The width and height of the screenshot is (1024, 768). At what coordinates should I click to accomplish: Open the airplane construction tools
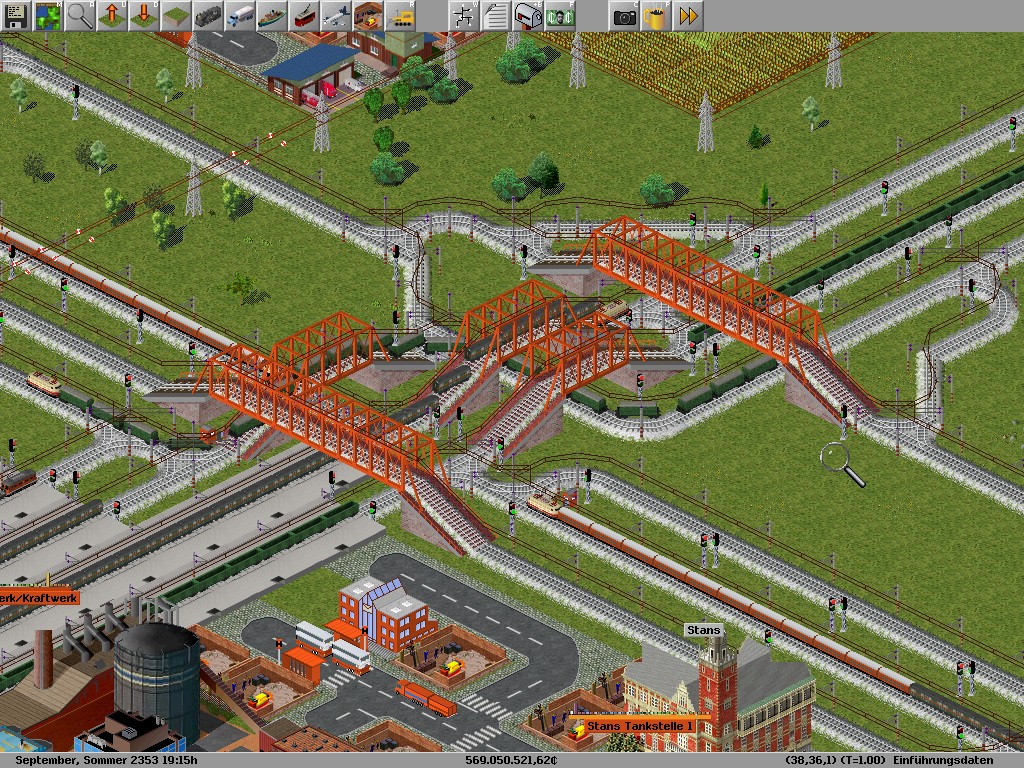336,16
